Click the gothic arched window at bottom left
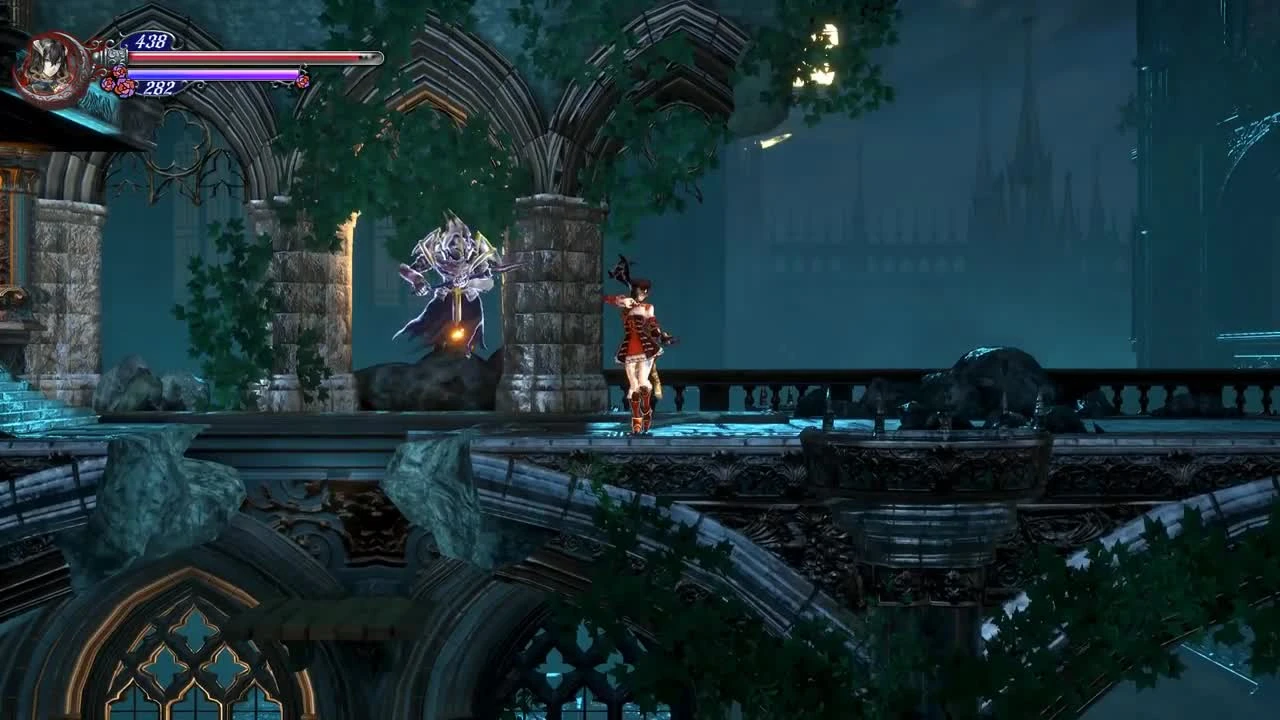This screenshot has height=720, width=1280. click(x=190, y=650)
